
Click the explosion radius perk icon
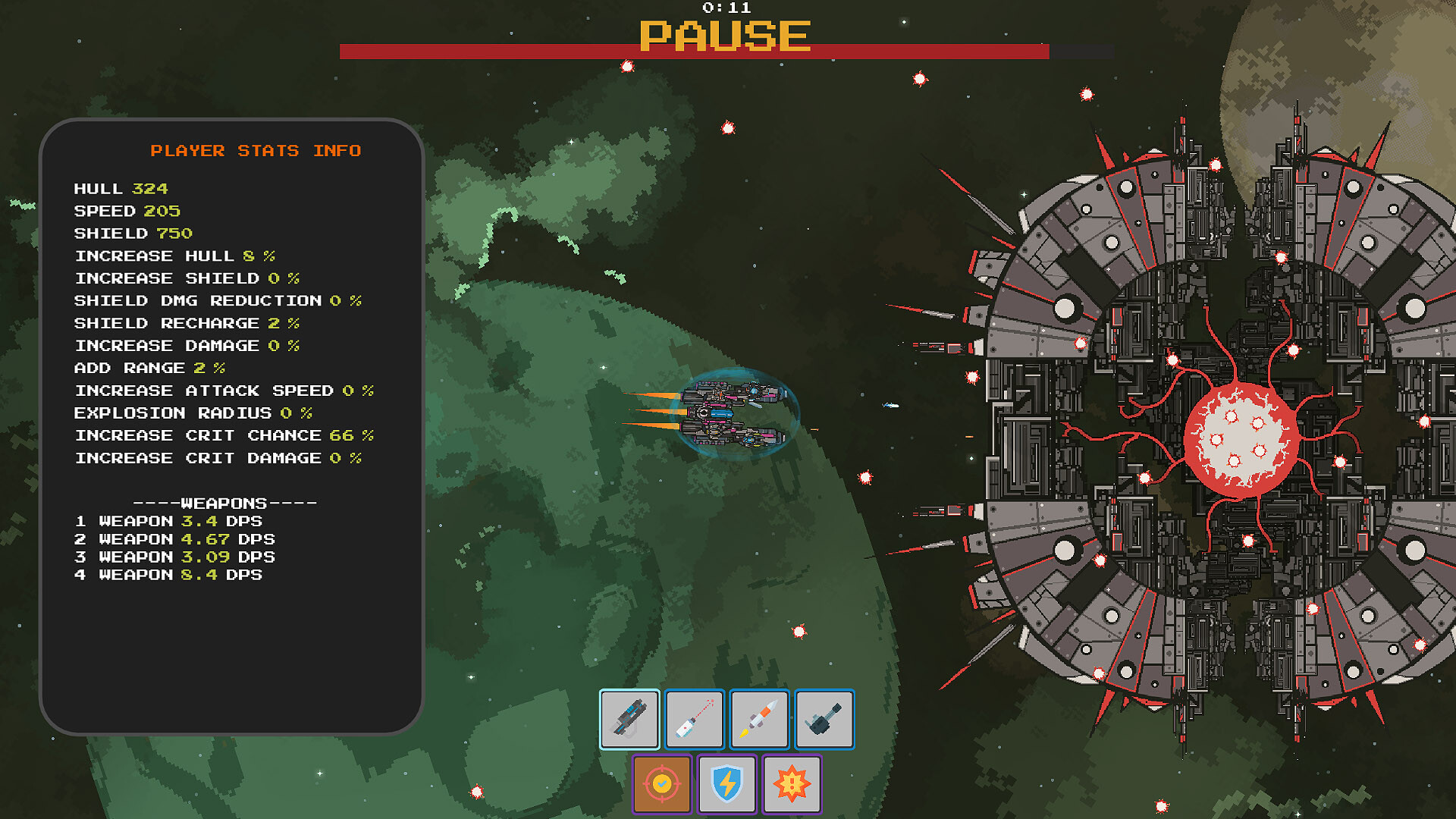tap(792, 784)
